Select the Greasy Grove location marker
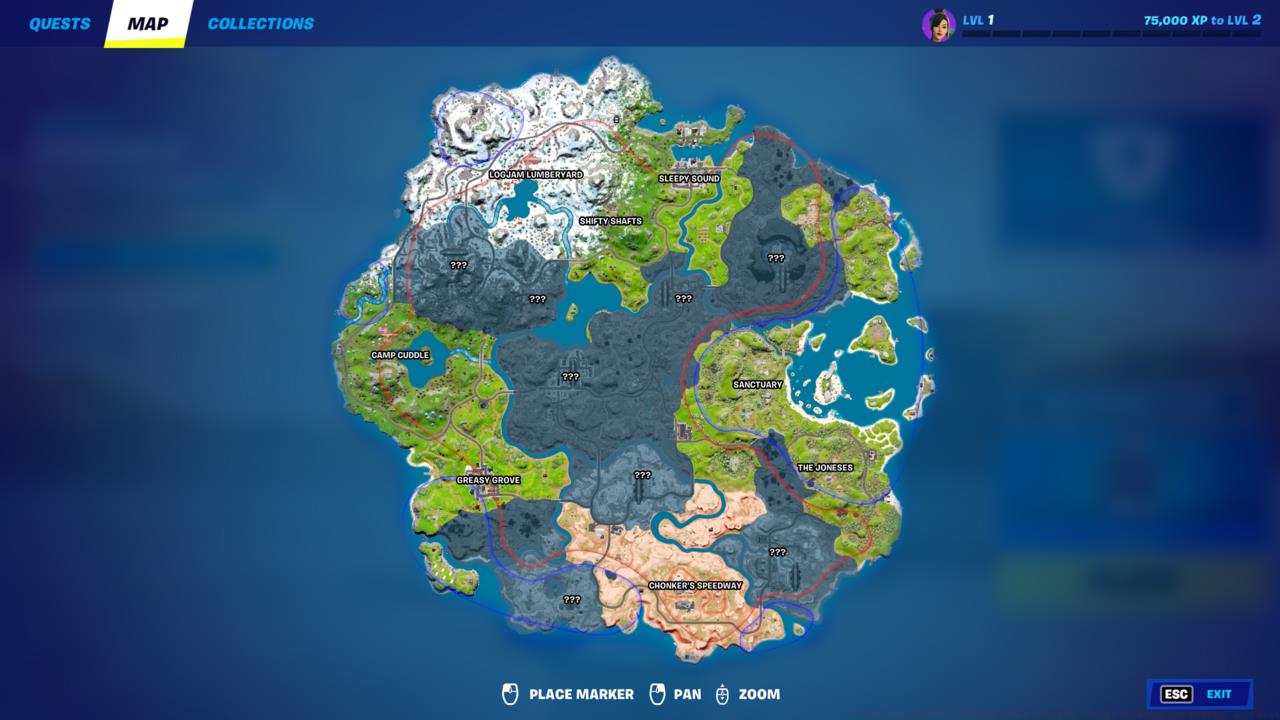This screenshot has width=1280, height=720. tap(489, 480)
